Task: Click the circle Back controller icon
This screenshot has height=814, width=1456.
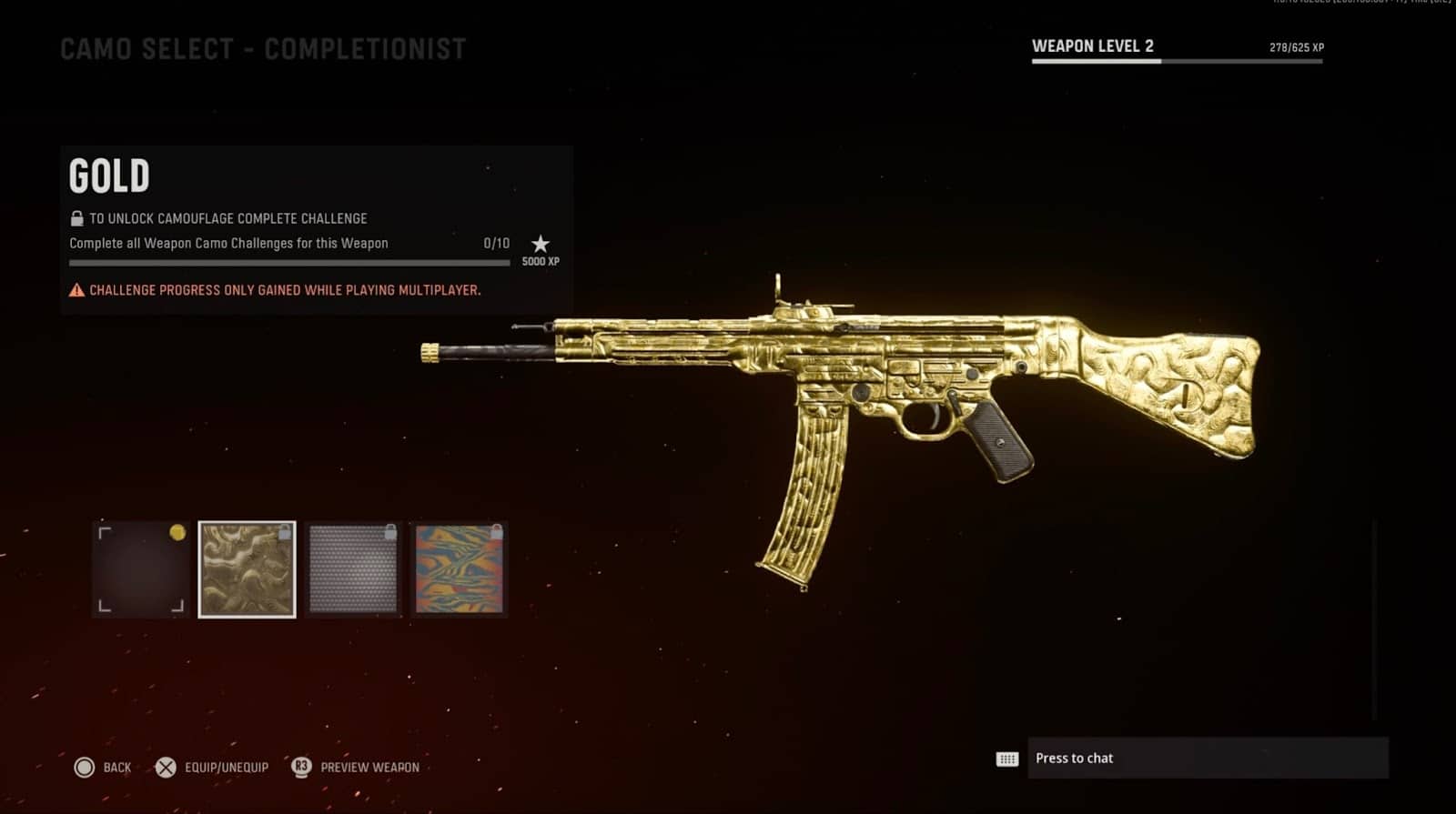Action: 86,767
